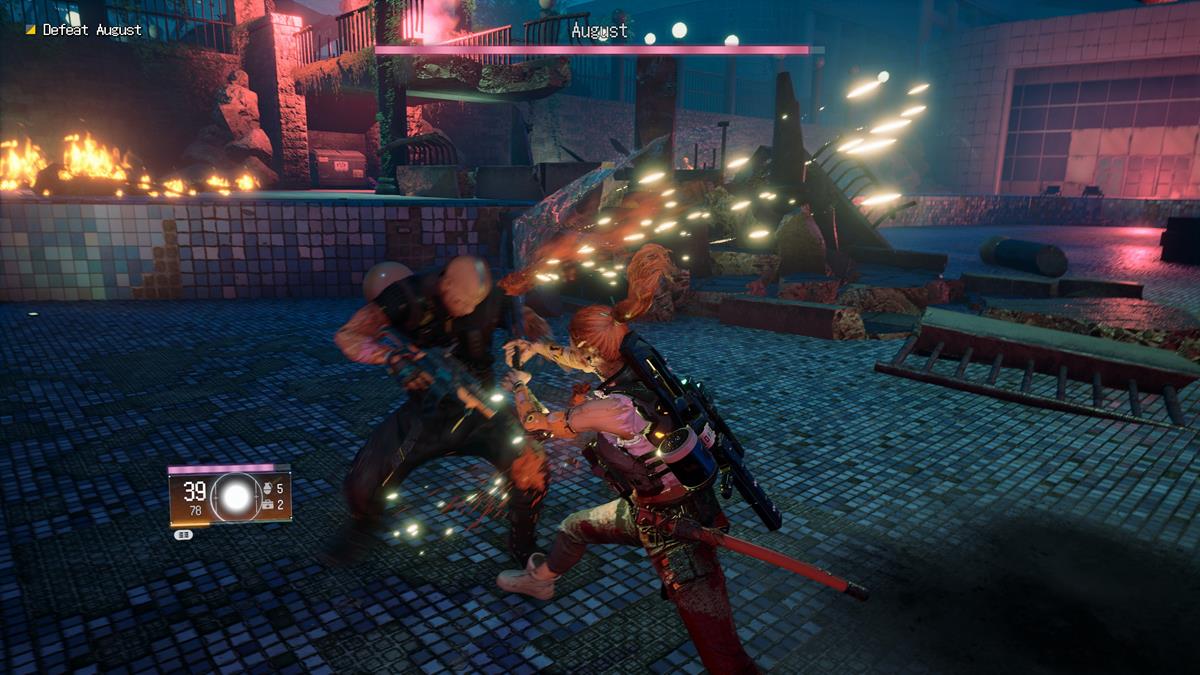
Task: Click the grenade icon in weapon panel
Action: 267,489
